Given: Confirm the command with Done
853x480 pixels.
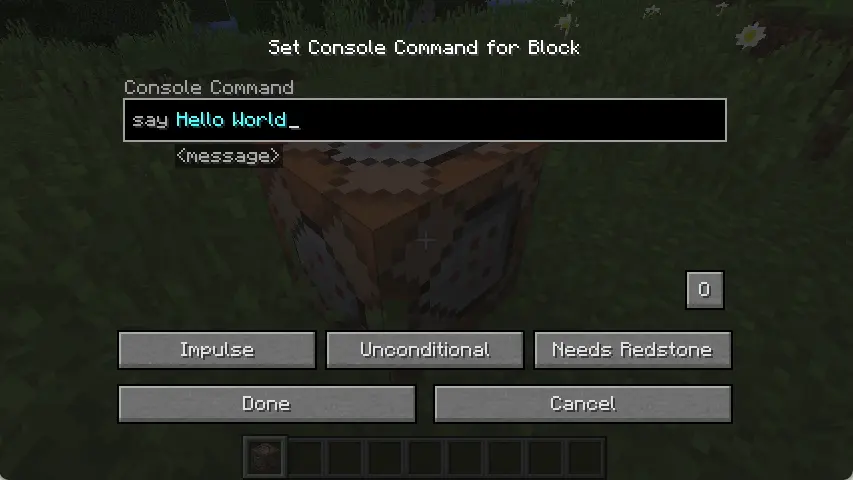Looking at the screenshot, I should (266, 404).
